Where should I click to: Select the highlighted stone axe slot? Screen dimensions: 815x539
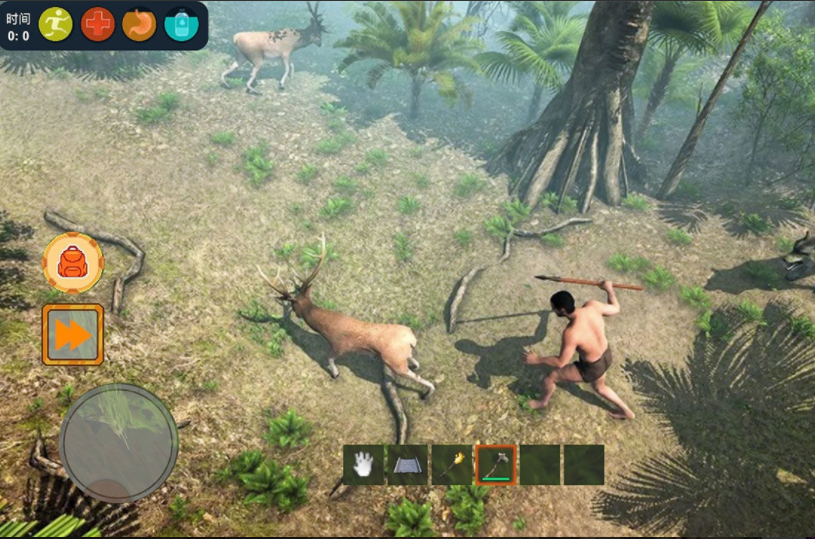pos(496,465)
